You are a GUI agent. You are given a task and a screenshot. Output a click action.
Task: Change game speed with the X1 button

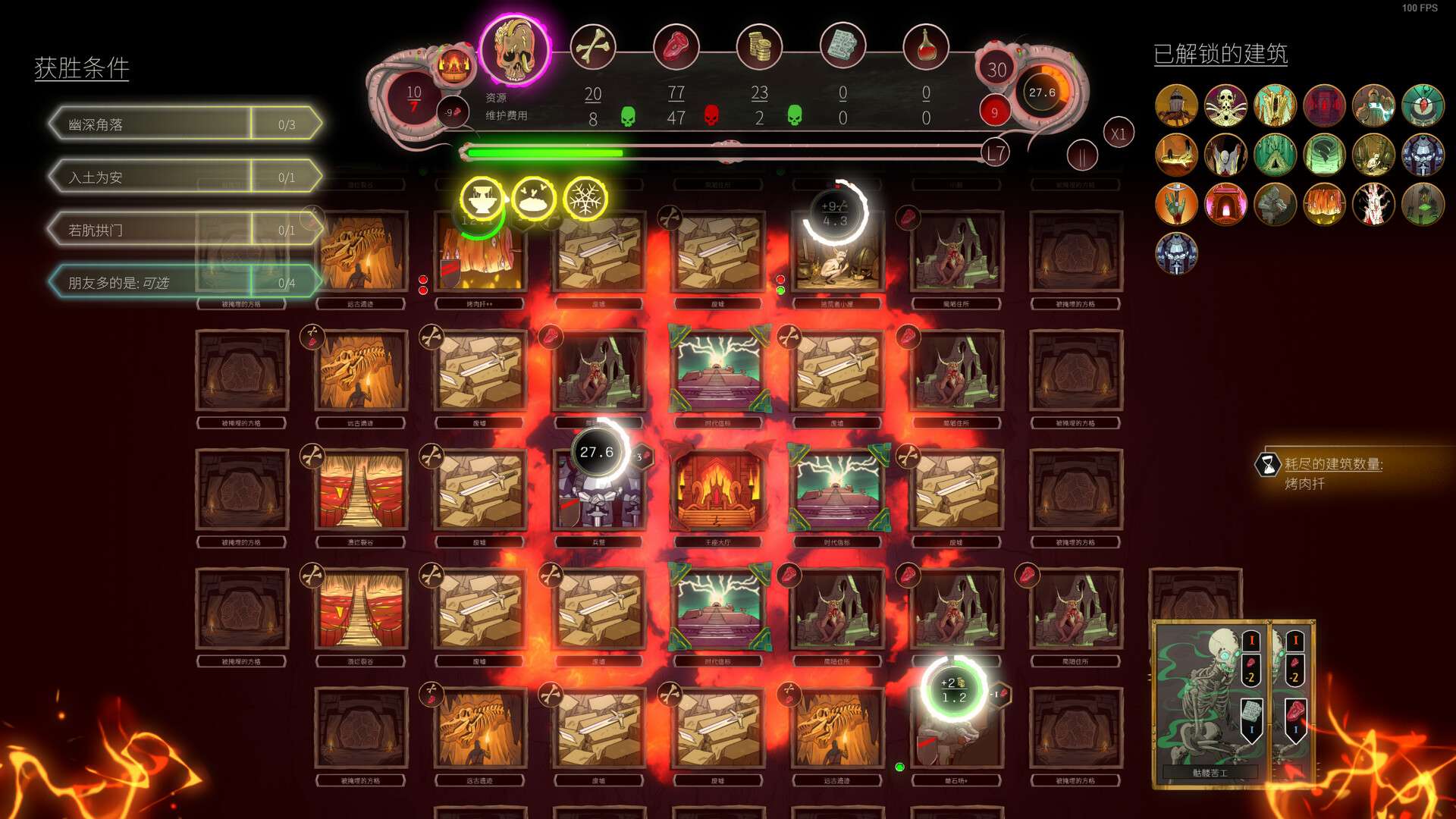pos(1118,134)
